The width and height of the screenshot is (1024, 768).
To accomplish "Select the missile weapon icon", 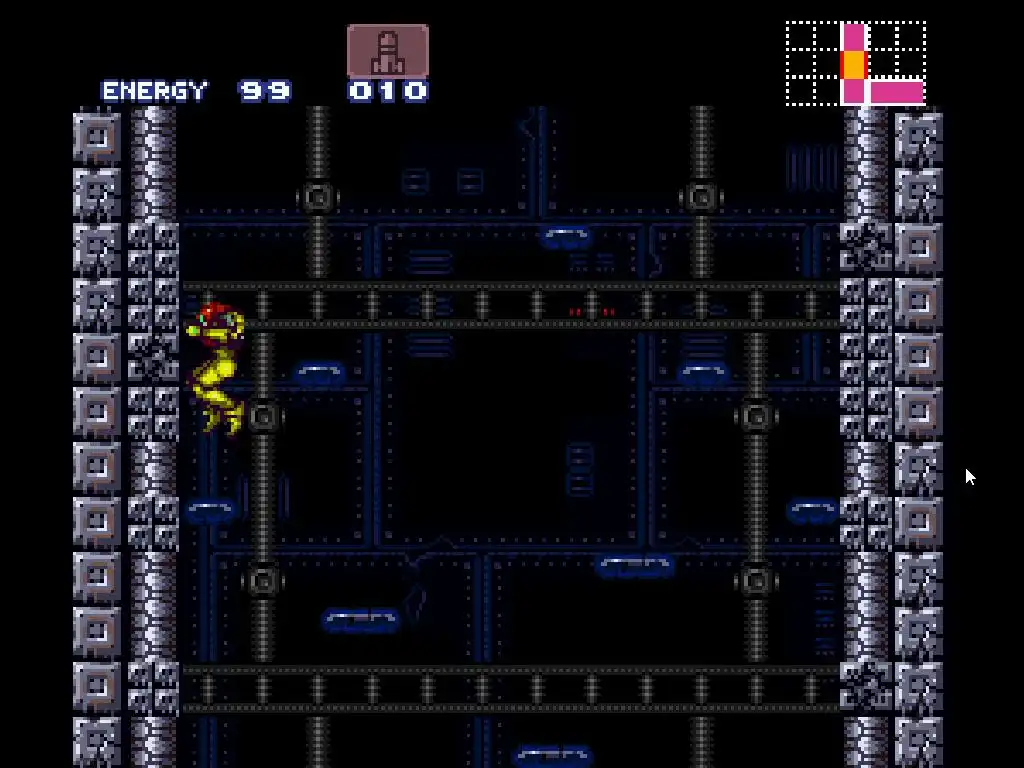I will click(x=388, y=51).
